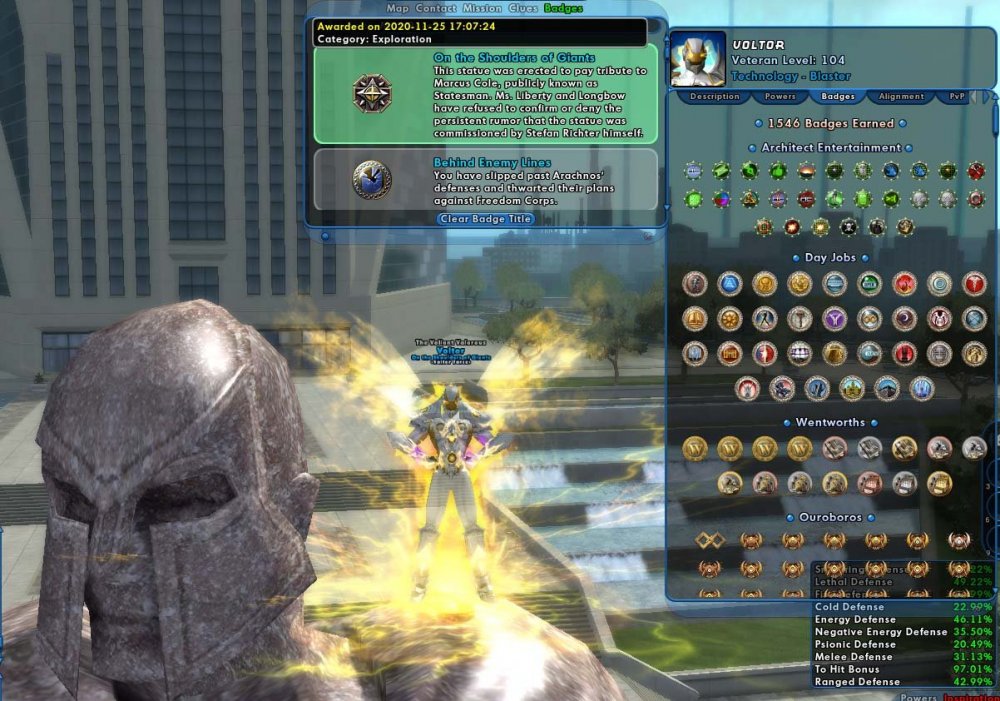This screenshot has width=1000, height=701.
Task: Open the Clues tab
Action: coord(523,8)
